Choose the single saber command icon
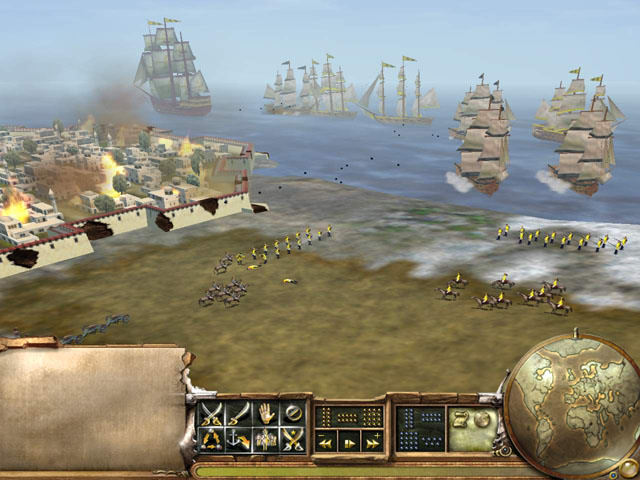Image resolution: width=640 pixels, height=480 pixels. (238, 412)
